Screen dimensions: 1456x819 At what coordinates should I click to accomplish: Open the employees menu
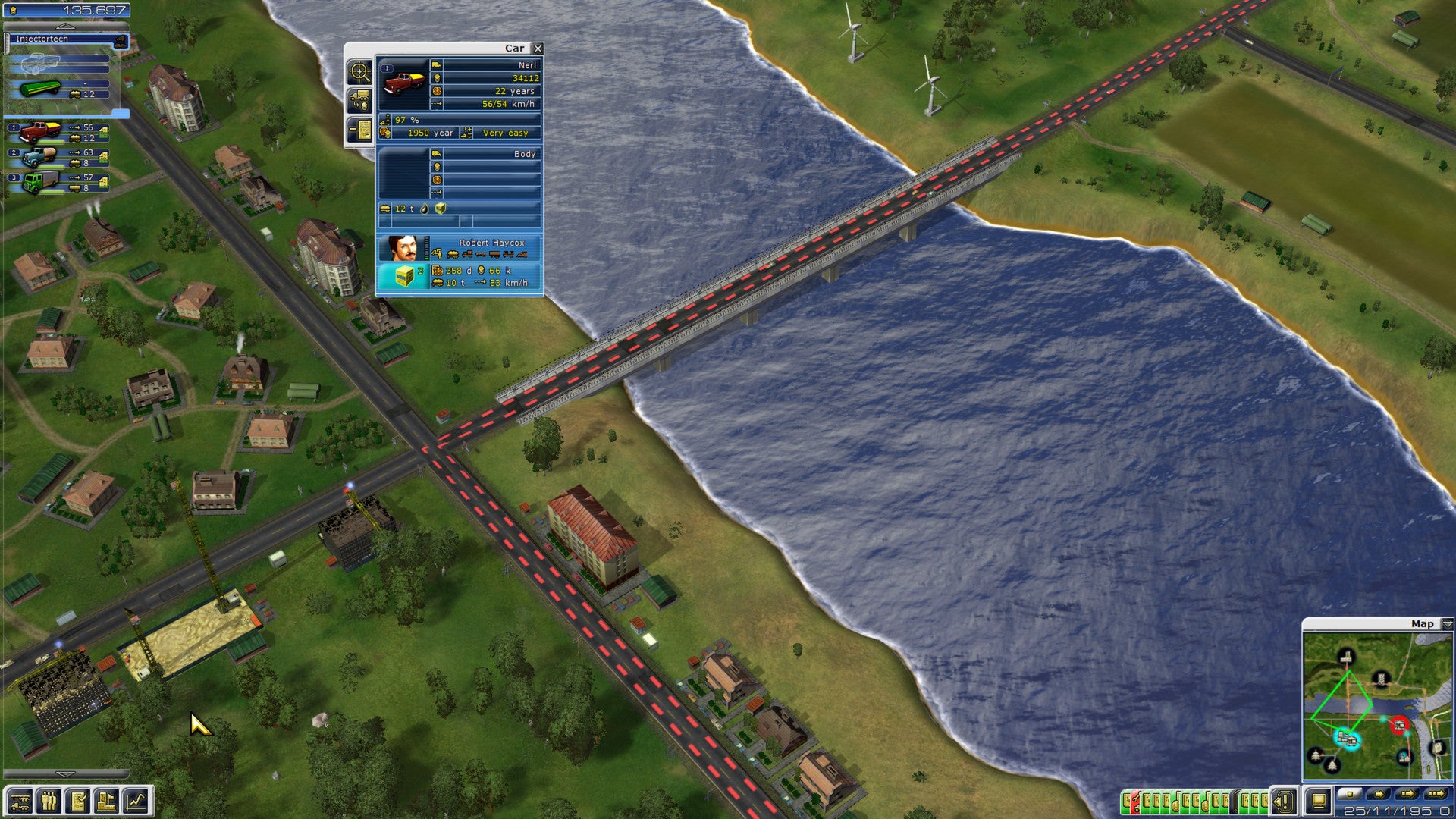point(49,801)
